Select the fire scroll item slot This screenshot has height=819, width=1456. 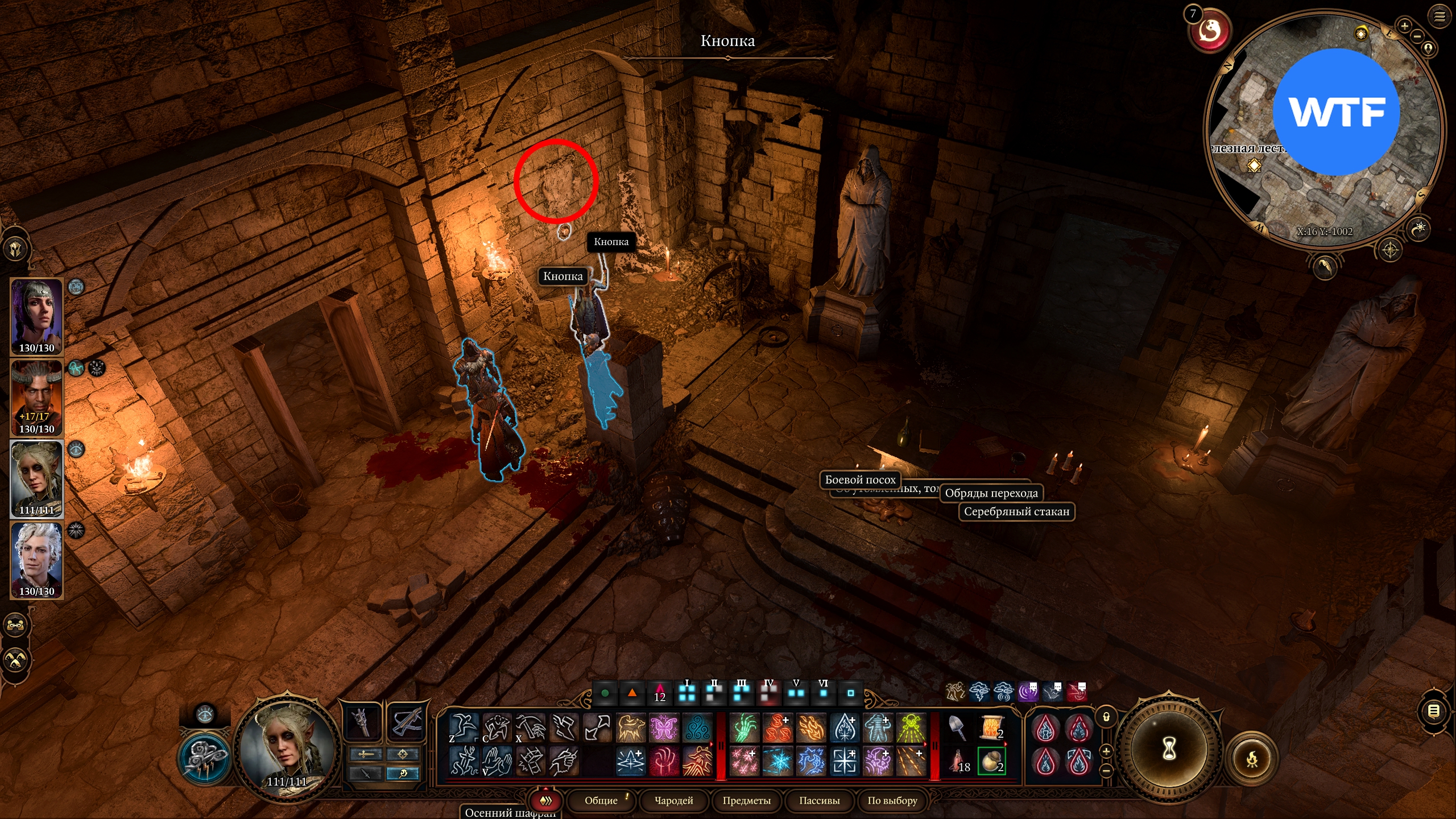991,728
